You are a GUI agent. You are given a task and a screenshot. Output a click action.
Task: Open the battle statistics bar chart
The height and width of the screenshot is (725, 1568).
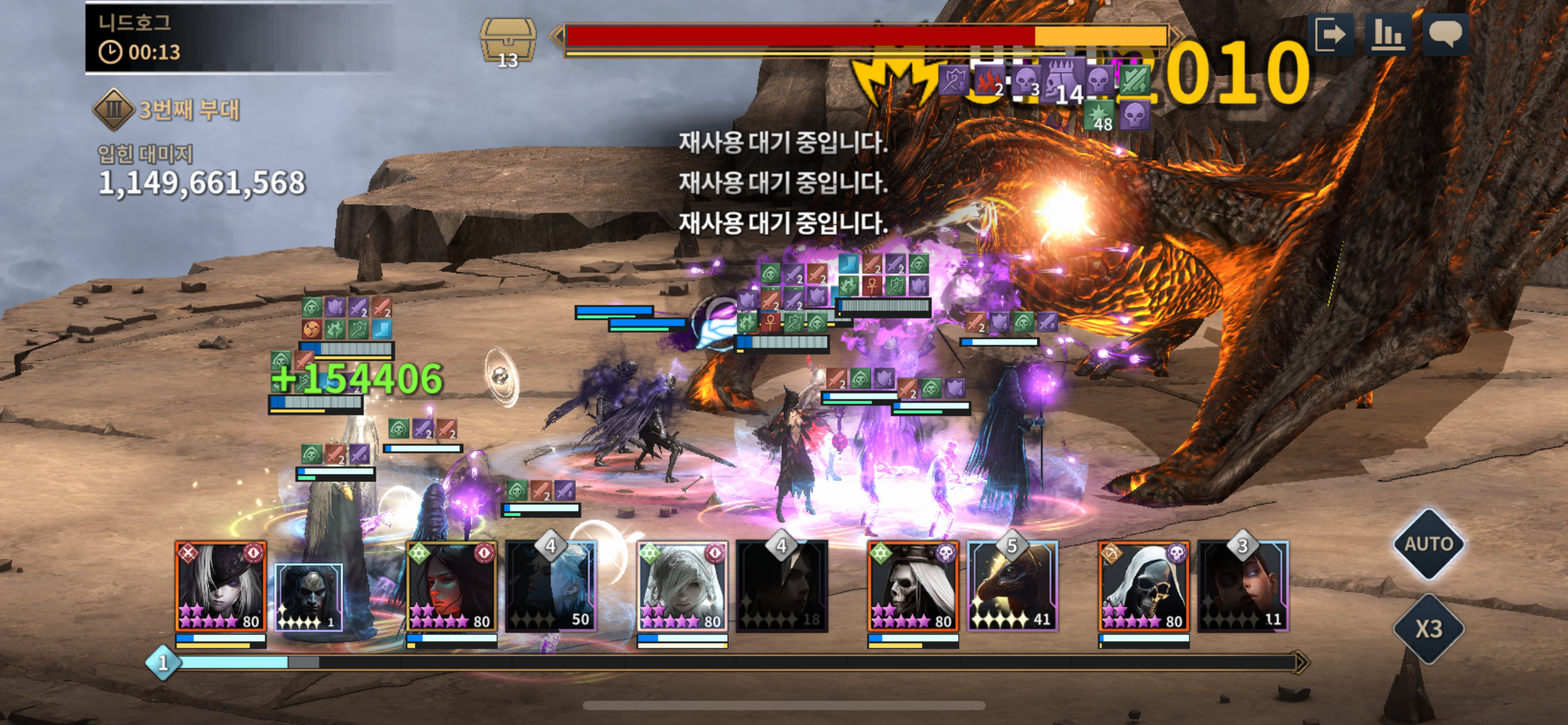[1387, 34]
